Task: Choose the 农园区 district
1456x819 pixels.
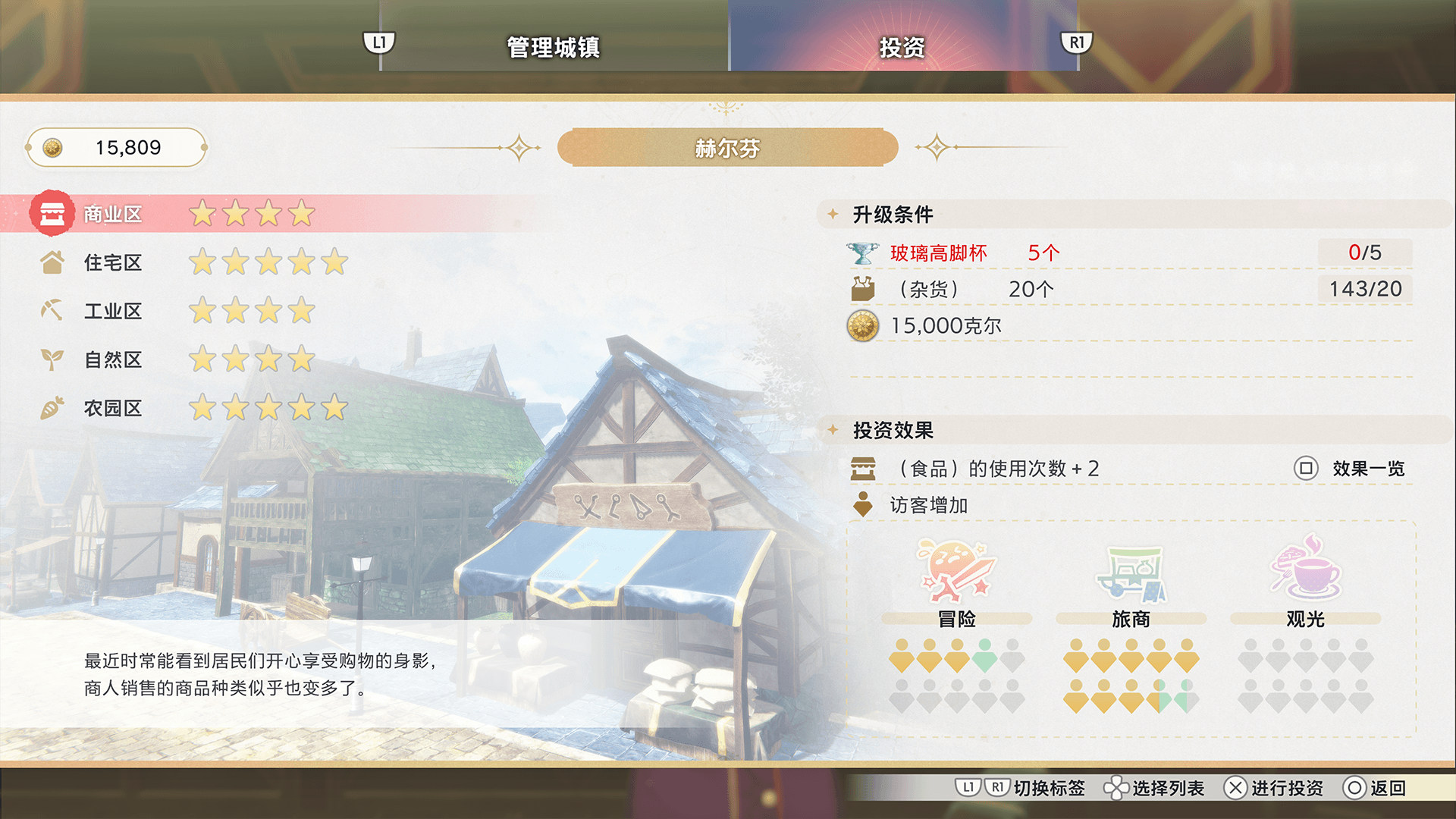Action: tap(112, 409)
